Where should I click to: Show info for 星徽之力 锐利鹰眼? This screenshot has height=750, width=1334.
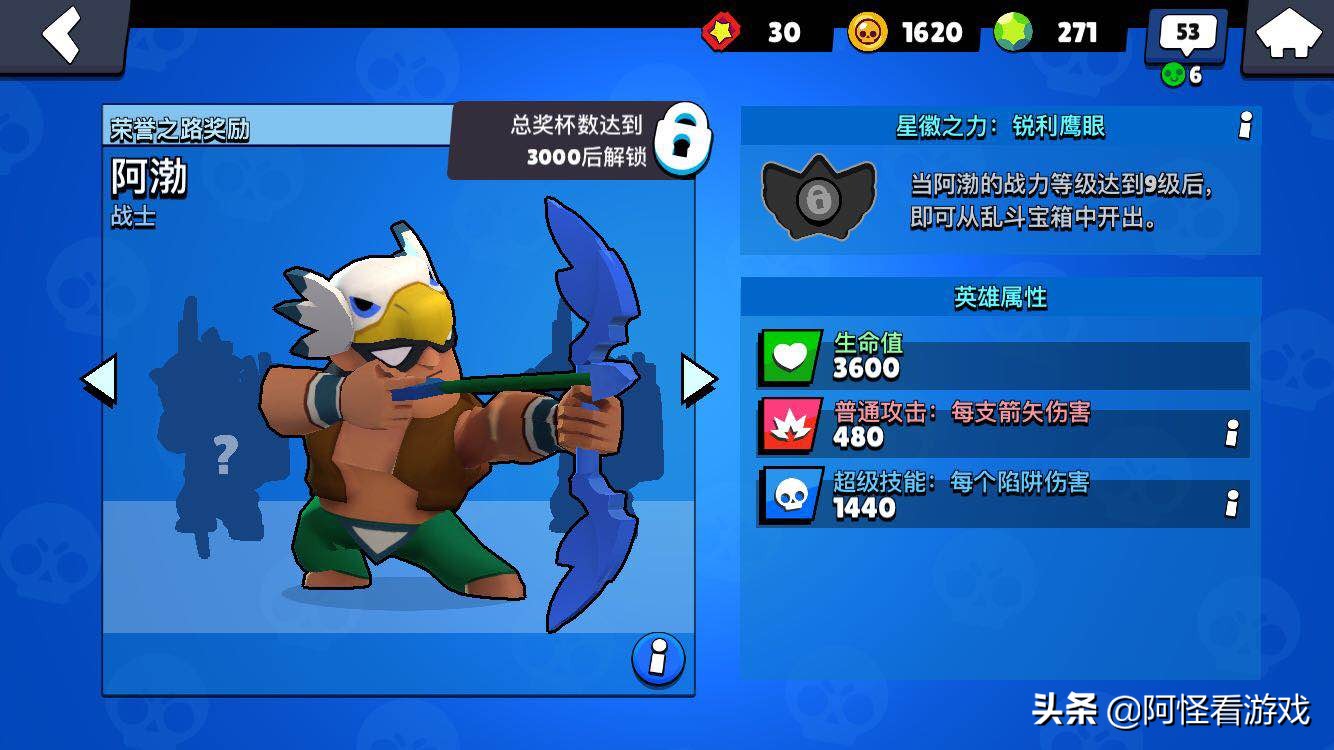tap(1245, 126)
